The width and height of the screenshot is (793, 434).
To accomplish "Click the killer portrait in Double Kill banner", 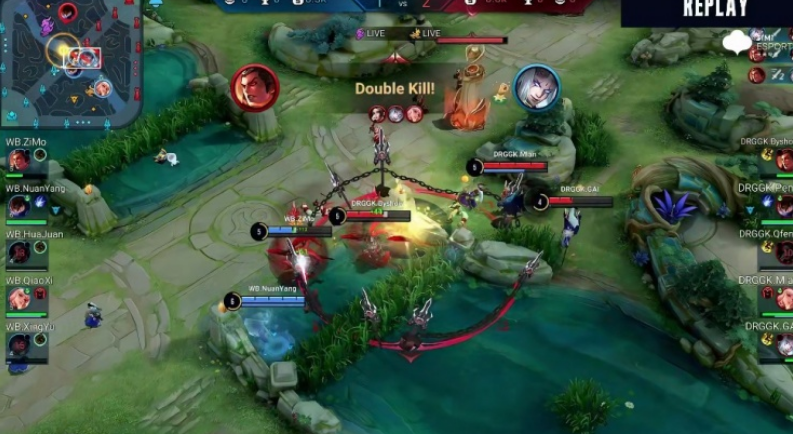I will 254,87.
